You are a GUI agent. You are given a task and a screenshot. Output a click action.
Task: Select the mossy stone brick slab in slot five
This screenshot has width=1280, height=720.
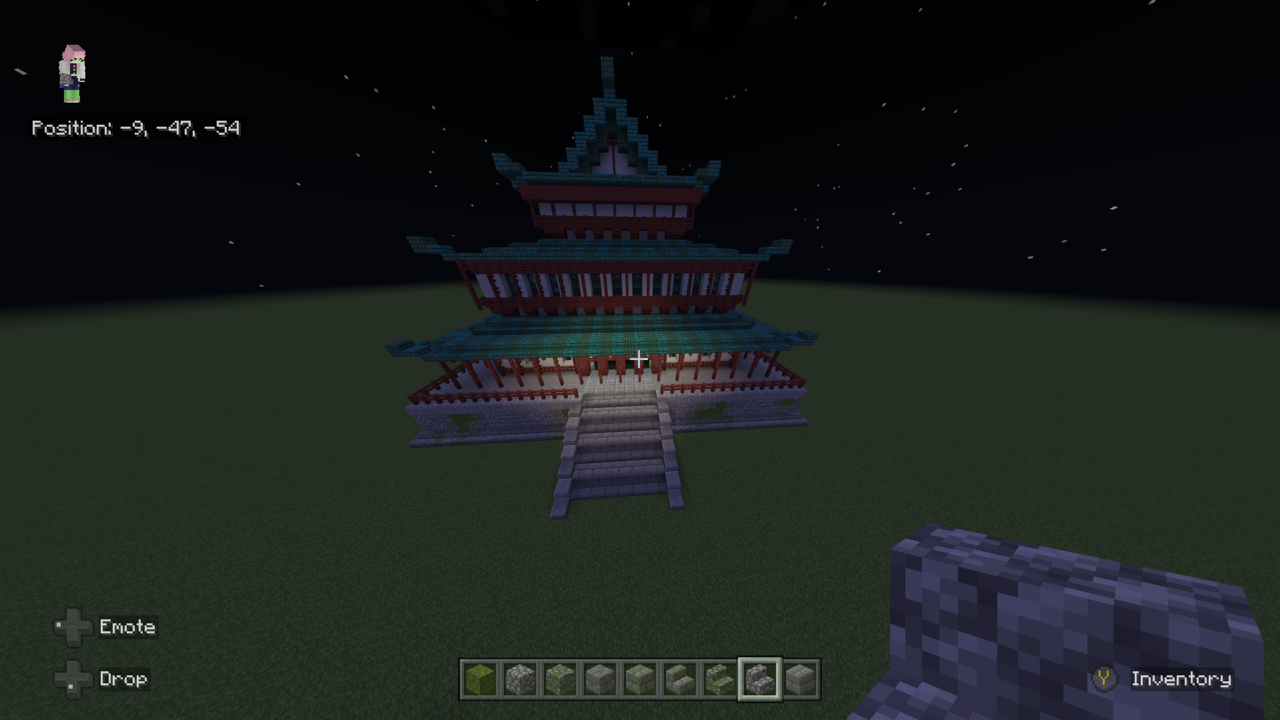640,679
